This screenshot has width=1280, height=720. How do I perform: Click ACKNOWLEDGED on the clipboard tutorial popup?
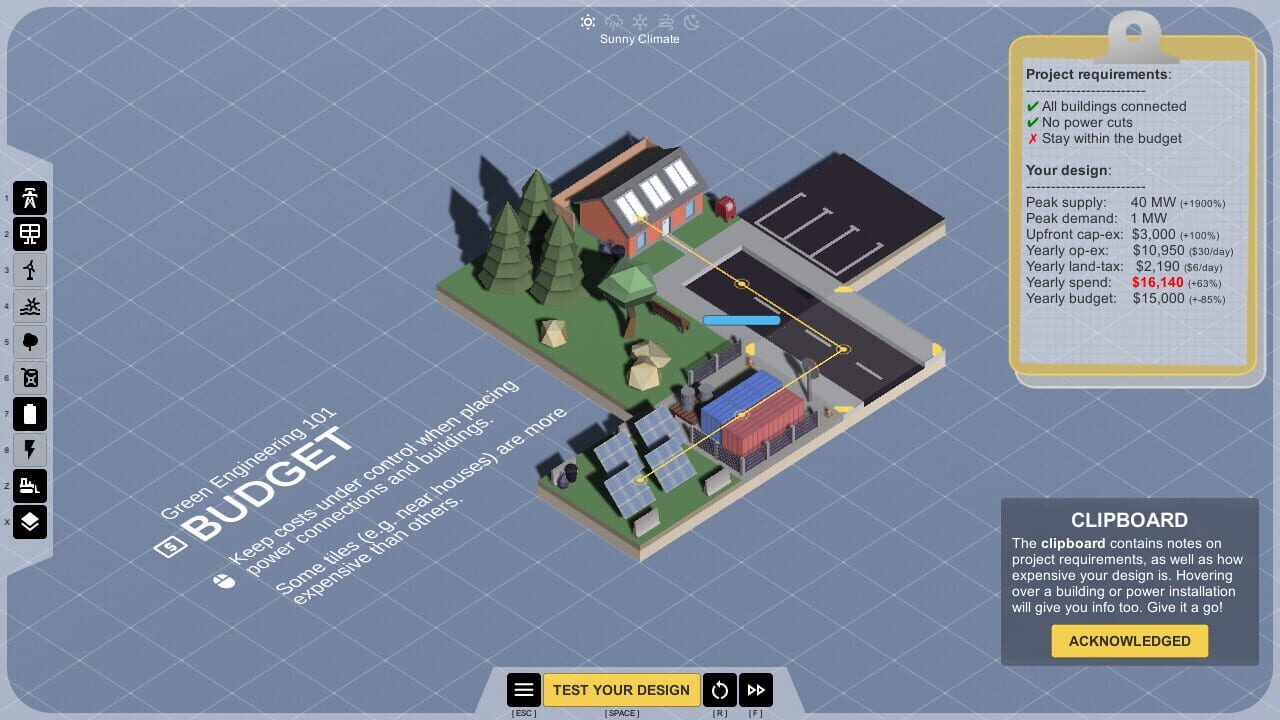(x=1129, y=641)
